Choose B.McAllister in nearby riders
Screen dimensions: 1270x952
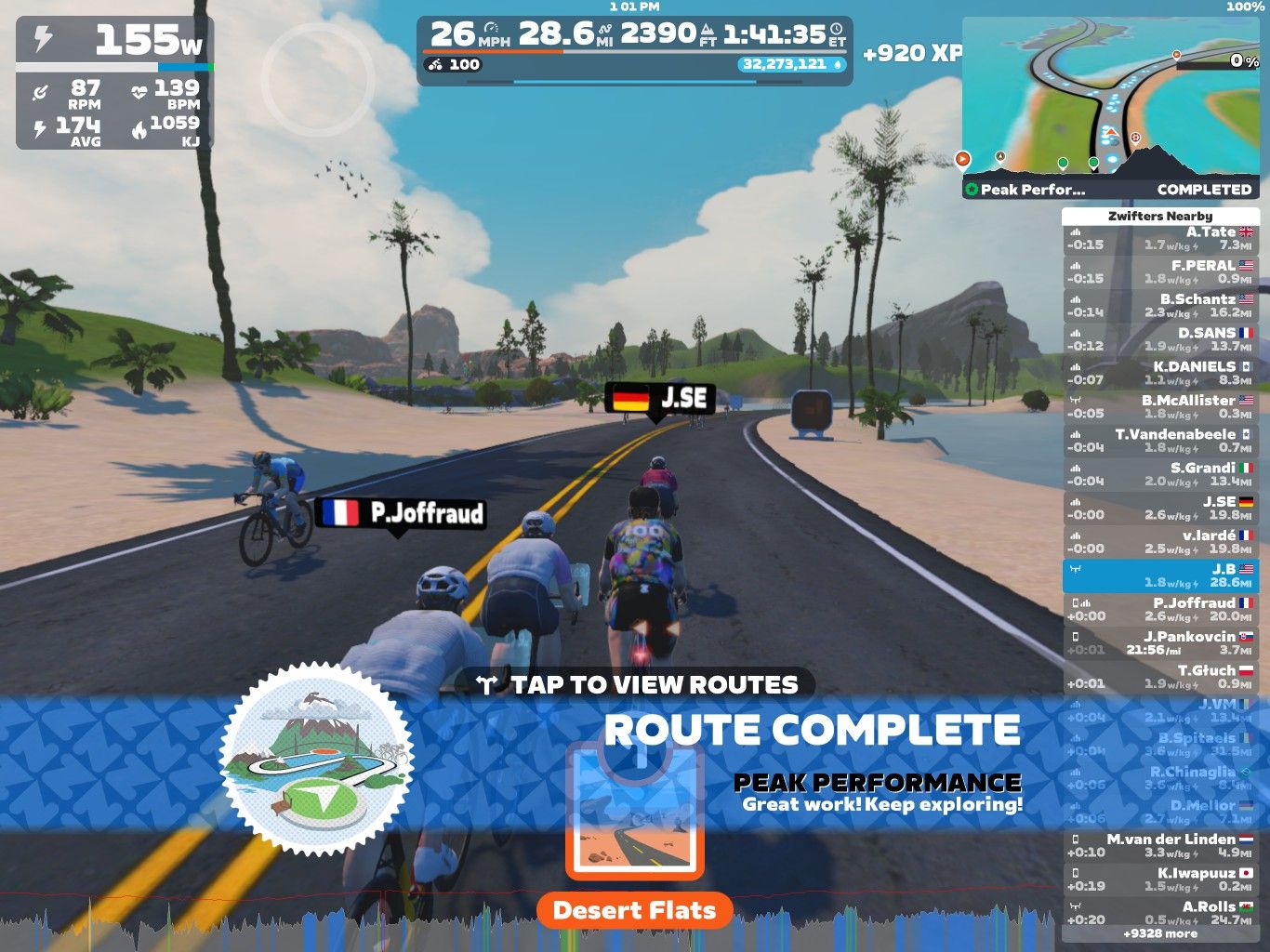click(1160, 407)
